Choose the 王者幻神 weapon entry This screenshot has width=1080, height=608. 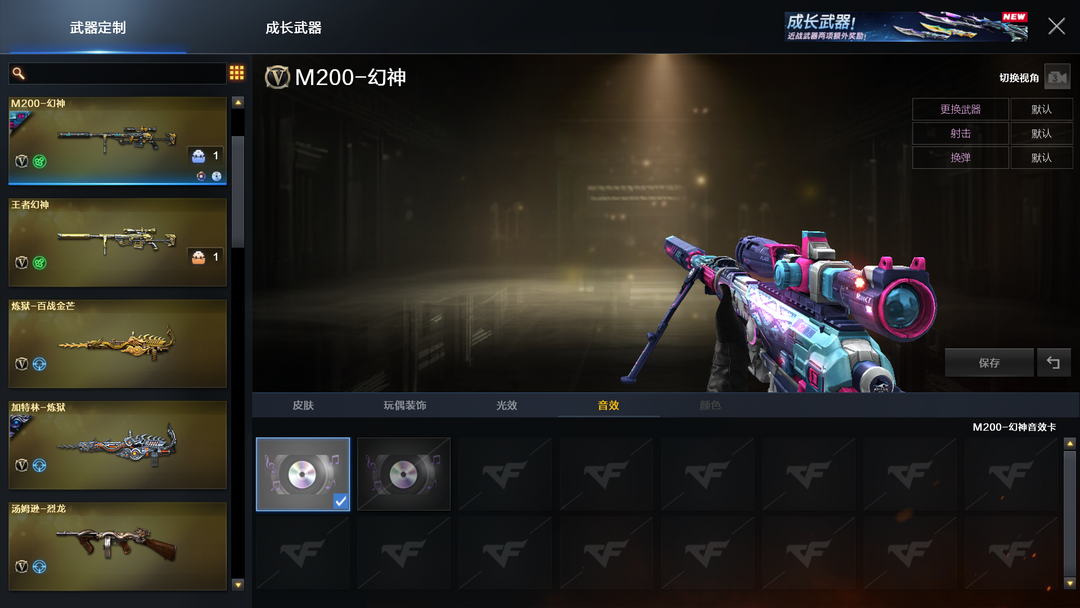click(x=117, y=243)
